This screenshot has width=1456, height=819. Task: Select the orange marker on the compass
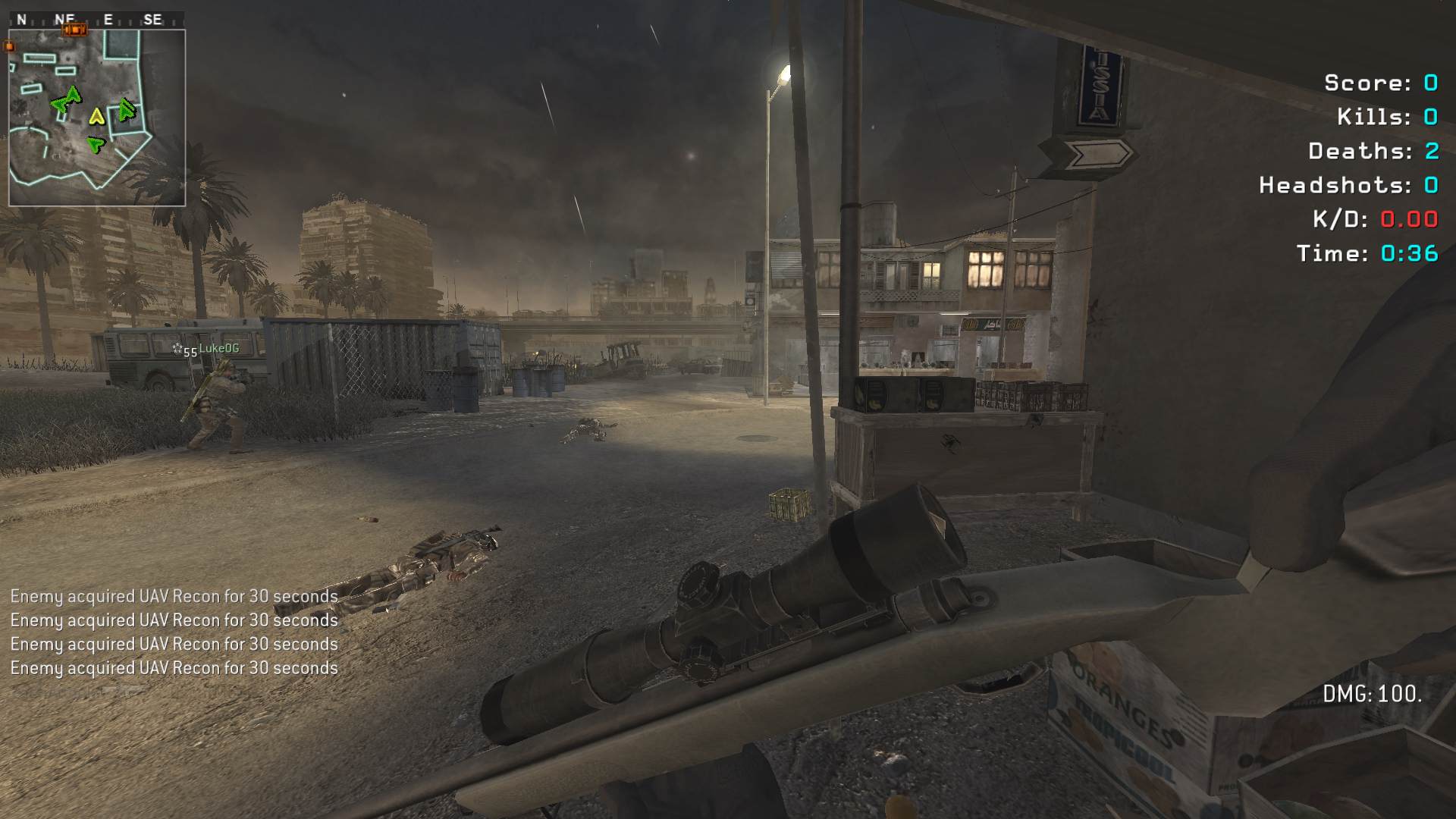point(74,30)
